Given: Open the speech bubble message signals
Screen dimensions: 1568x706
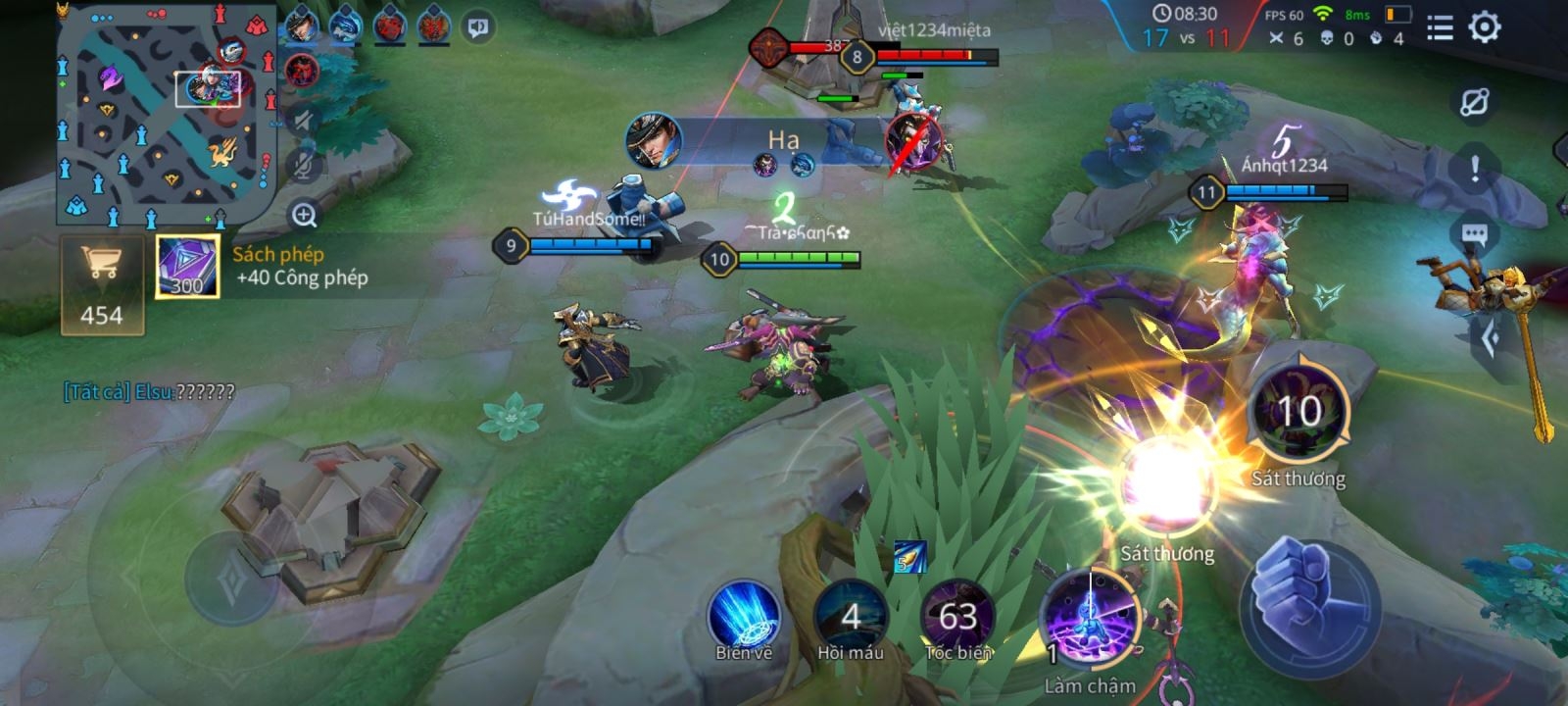Looking at the screenshot, I should tap(1475, 235).
